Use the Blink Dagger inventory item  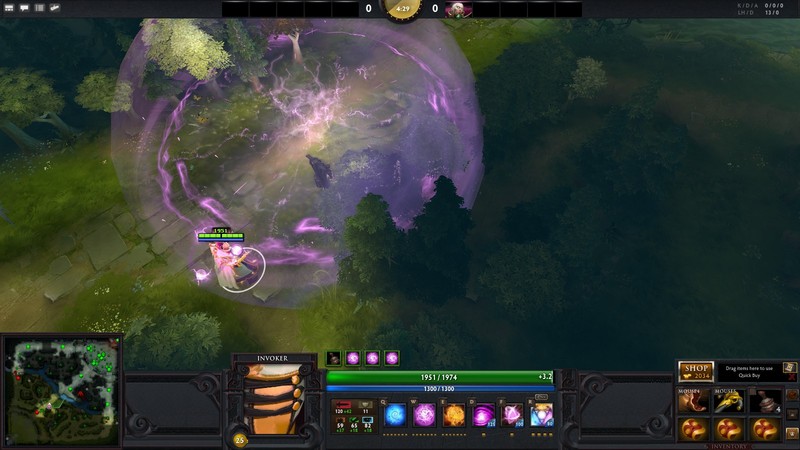click(695, 402)
